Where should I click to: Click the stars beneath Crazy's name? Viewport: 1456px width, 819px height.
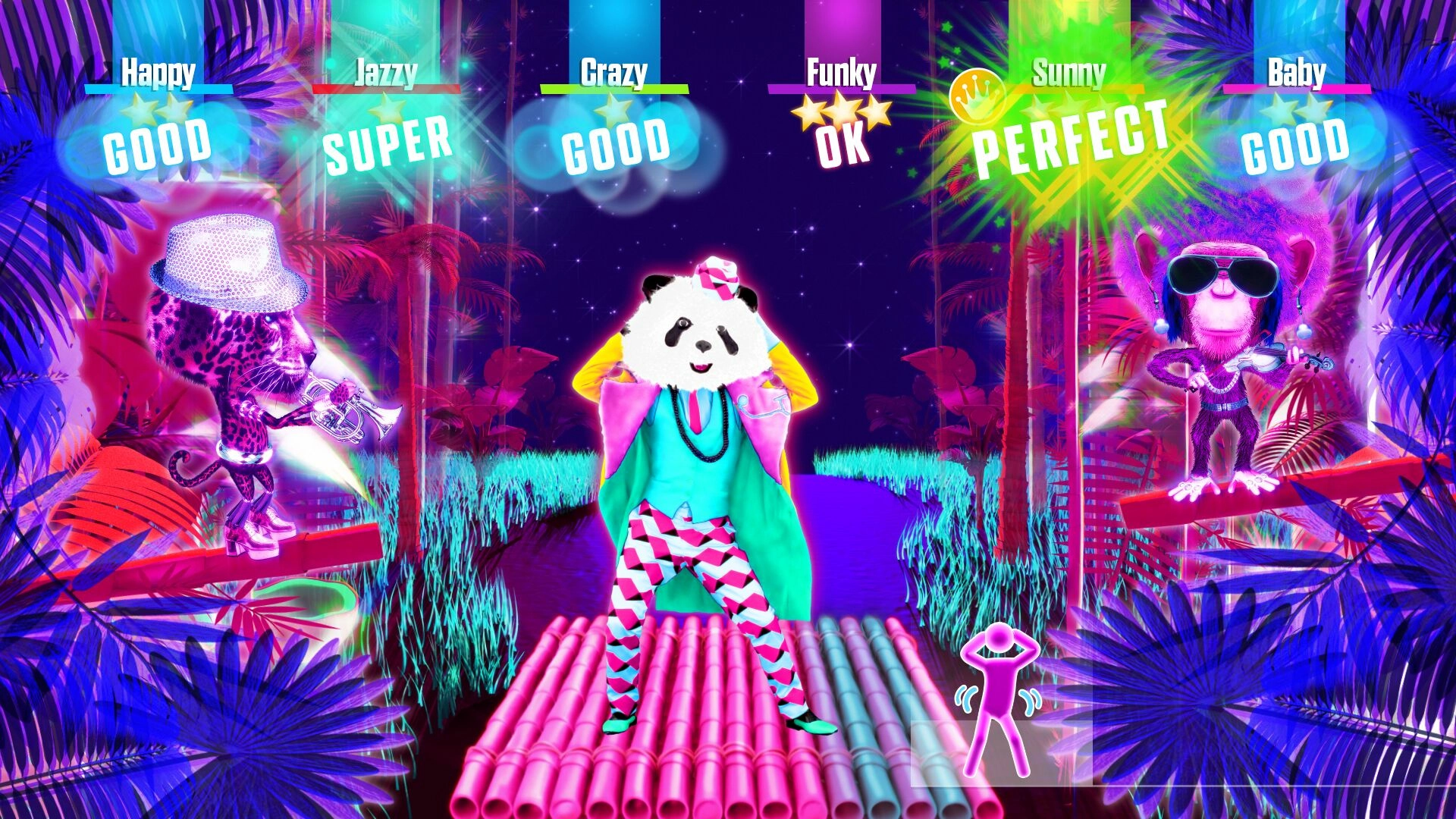[x=612, y=110]
